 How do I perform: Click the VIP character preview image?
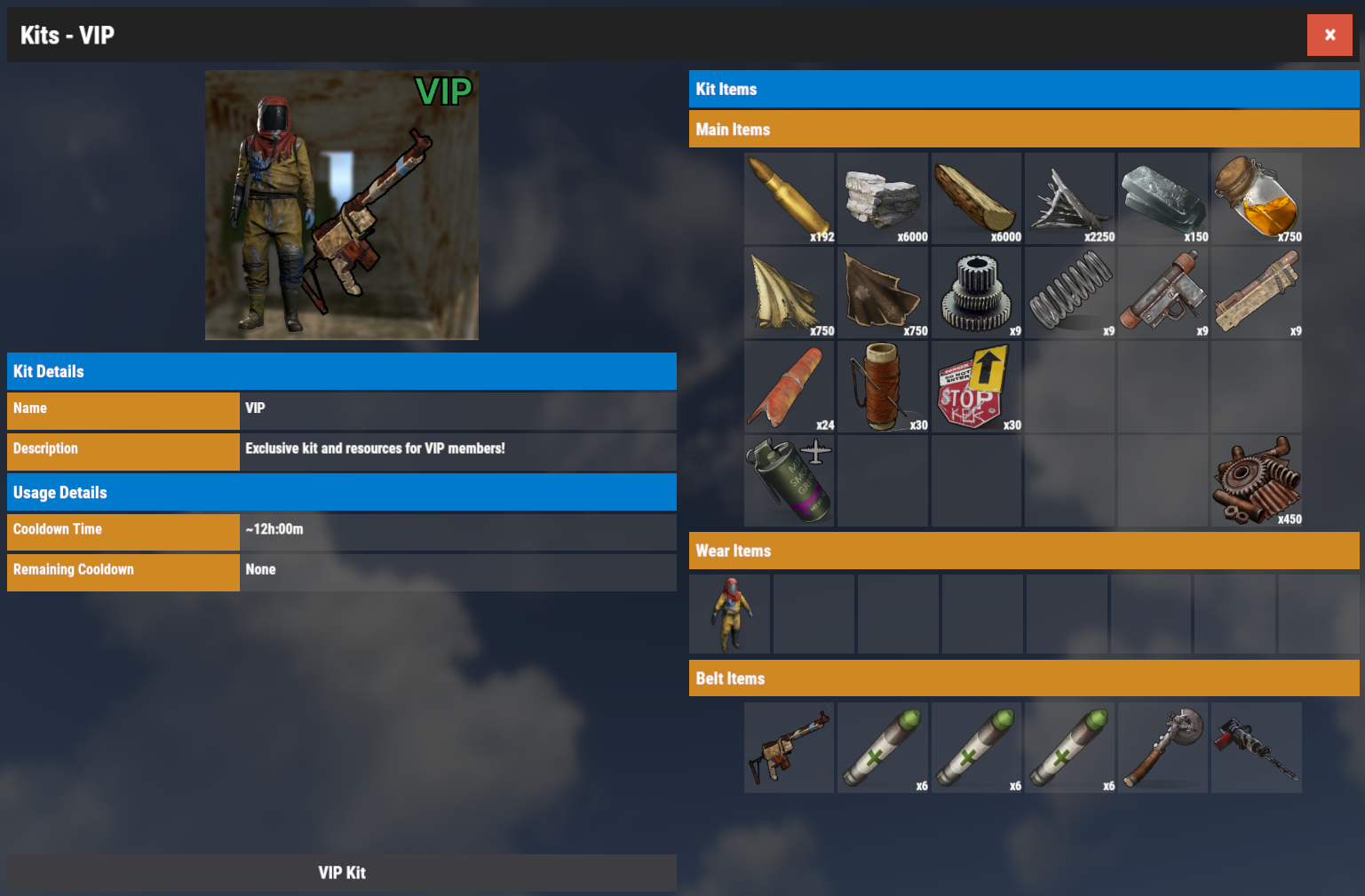coord(342,205)
